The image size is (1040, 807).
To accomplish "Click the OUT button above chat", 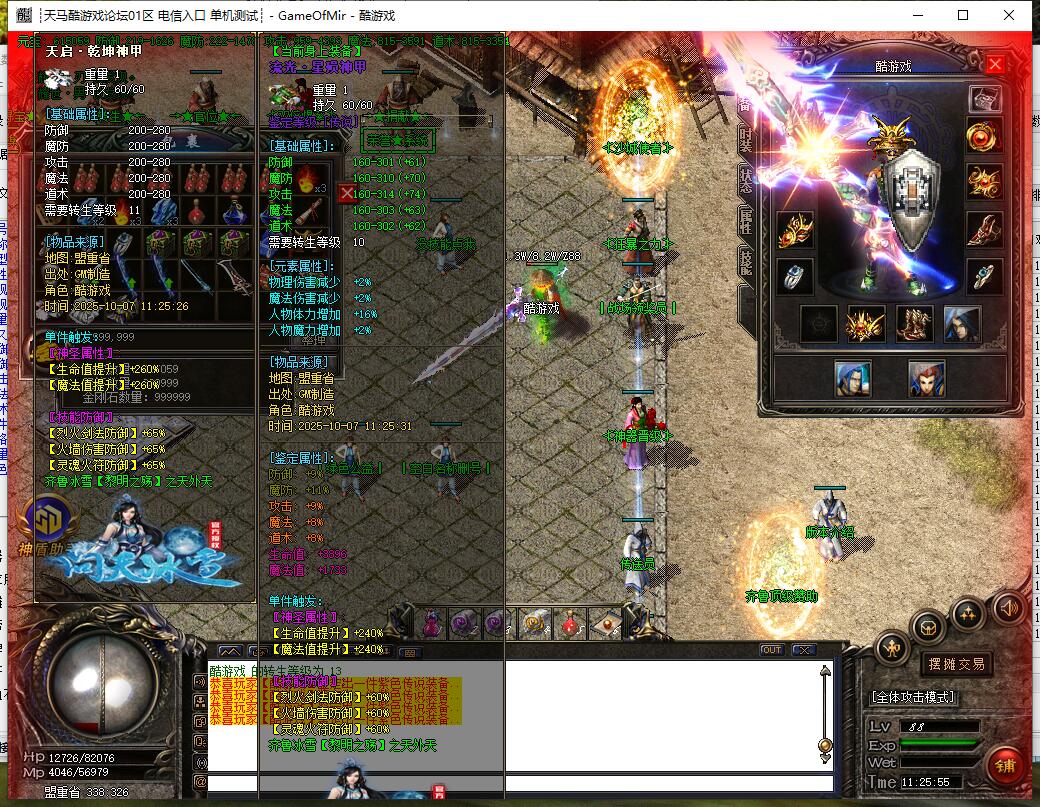I will pos(771,650).
